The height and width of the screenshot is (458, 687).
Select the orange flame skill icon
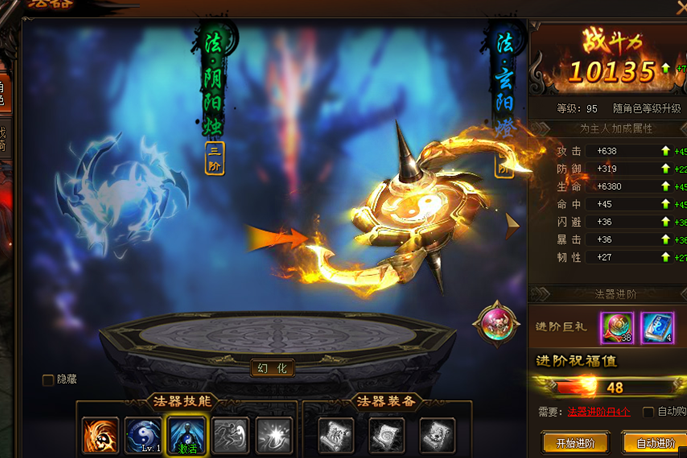point(99,435)
